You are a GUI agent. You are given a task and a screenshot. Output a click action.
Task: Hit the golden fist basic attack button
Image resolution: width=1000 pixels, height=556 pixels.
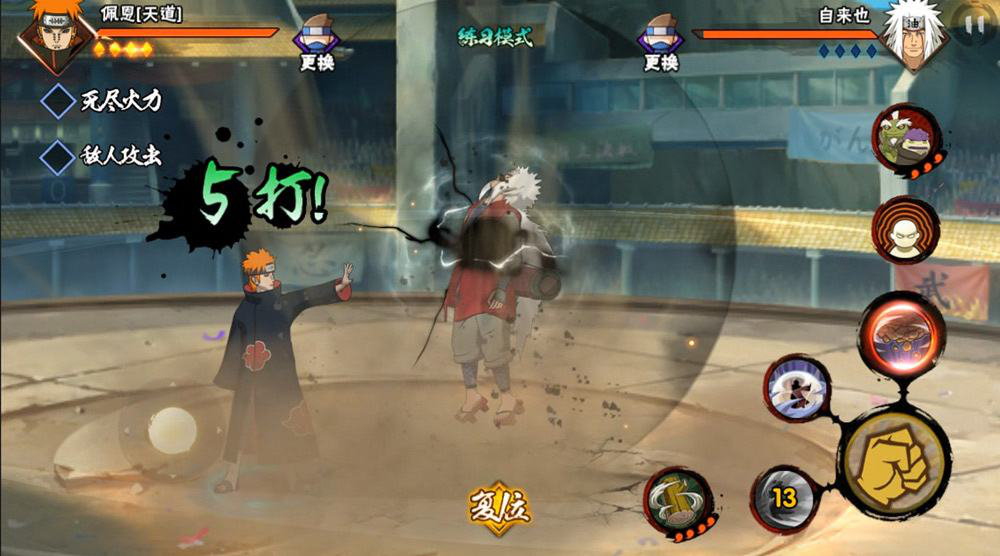pyautogui.click(x=893, y=462)
